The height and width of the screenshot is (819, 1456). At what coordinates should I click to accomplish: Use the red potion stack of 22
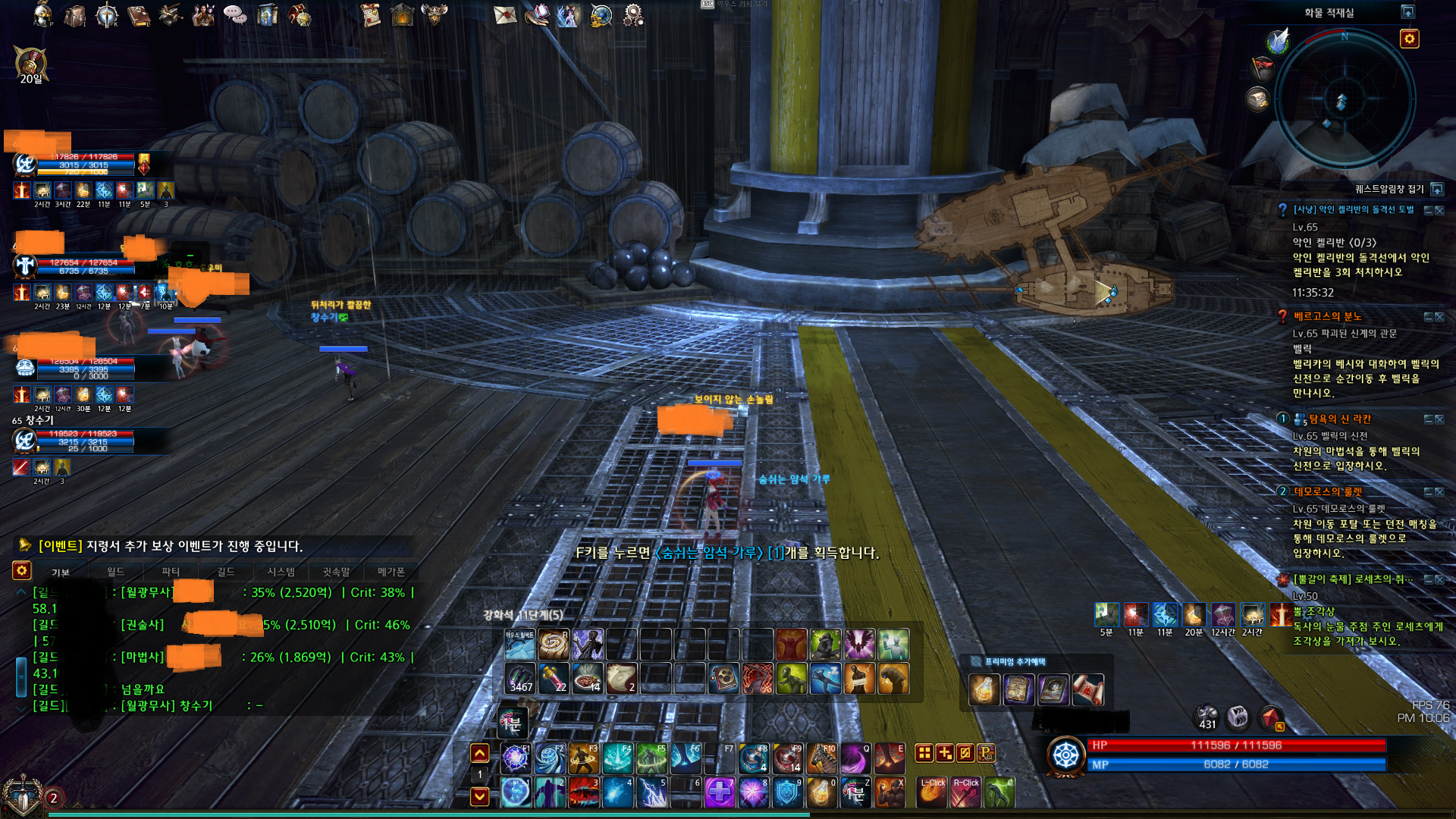point(554,678)
